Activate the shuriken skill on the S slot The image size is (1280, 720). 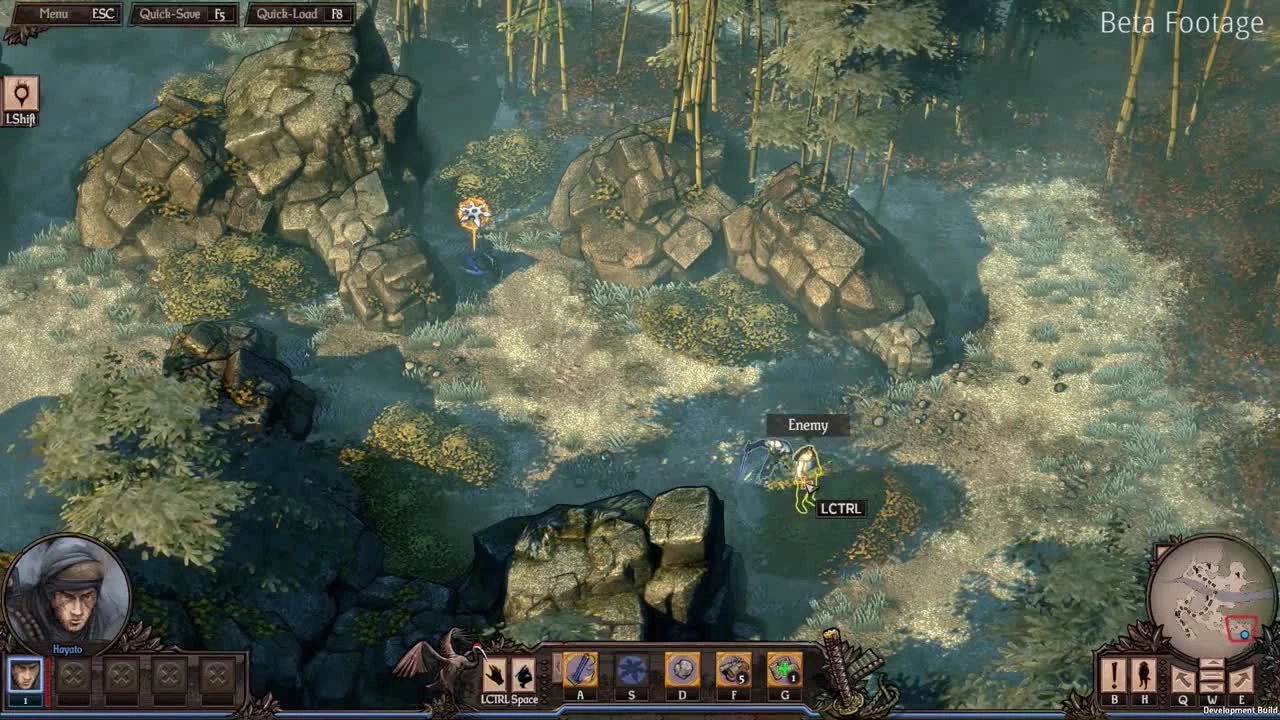pos(632,668)
